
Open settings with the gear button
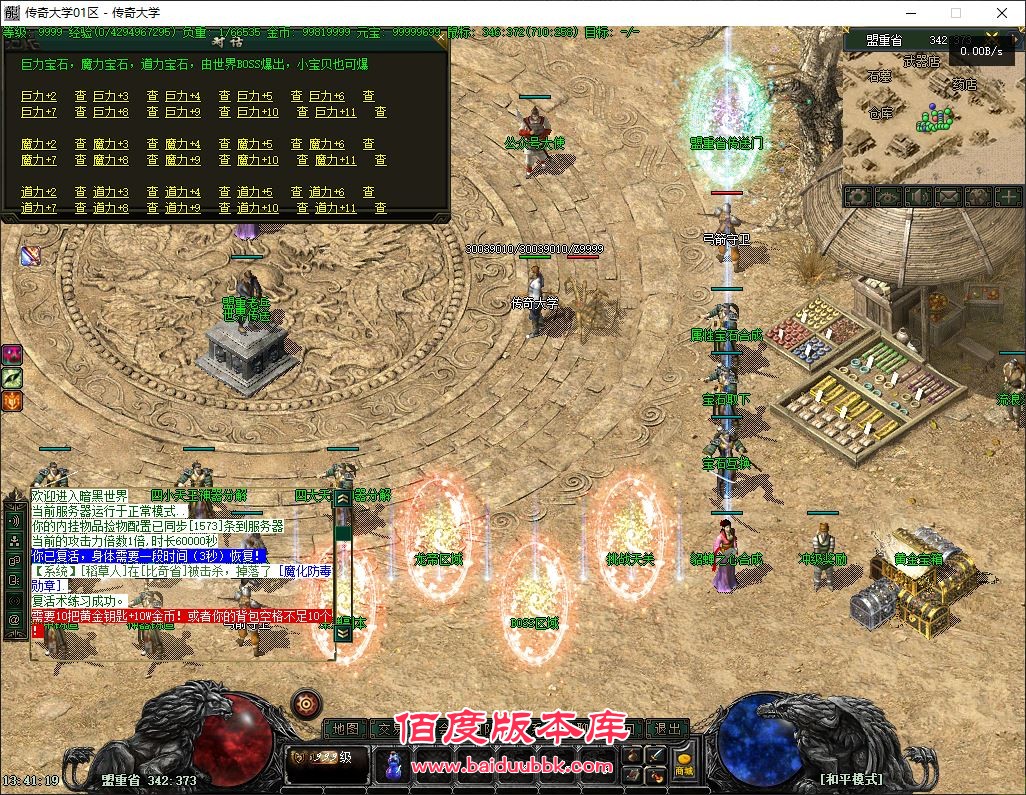pos(856,197)
